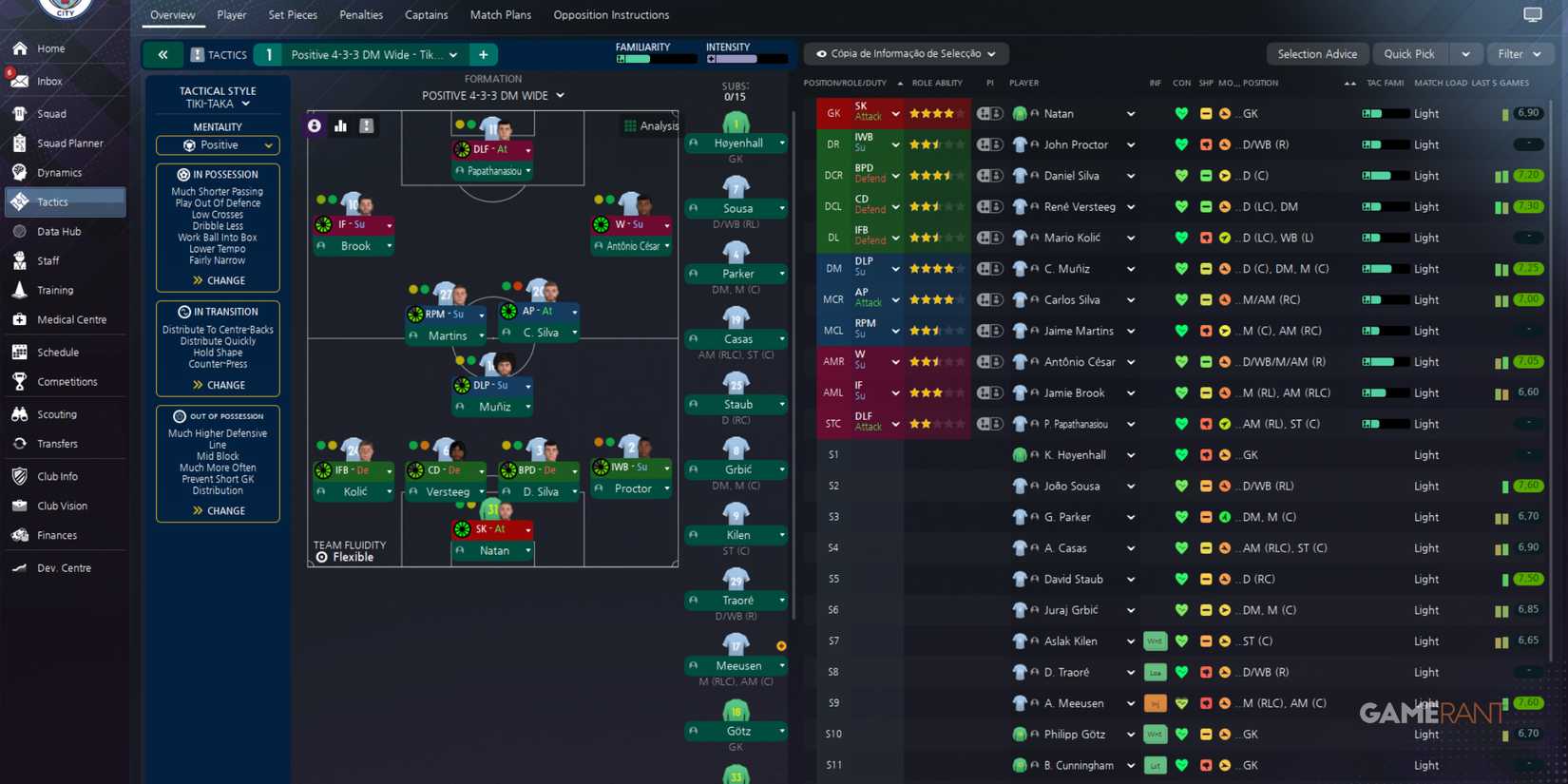Select the bar chart icon above the pitch
The width and height of the screenshot is (1568, 784).
click(340, 124)
